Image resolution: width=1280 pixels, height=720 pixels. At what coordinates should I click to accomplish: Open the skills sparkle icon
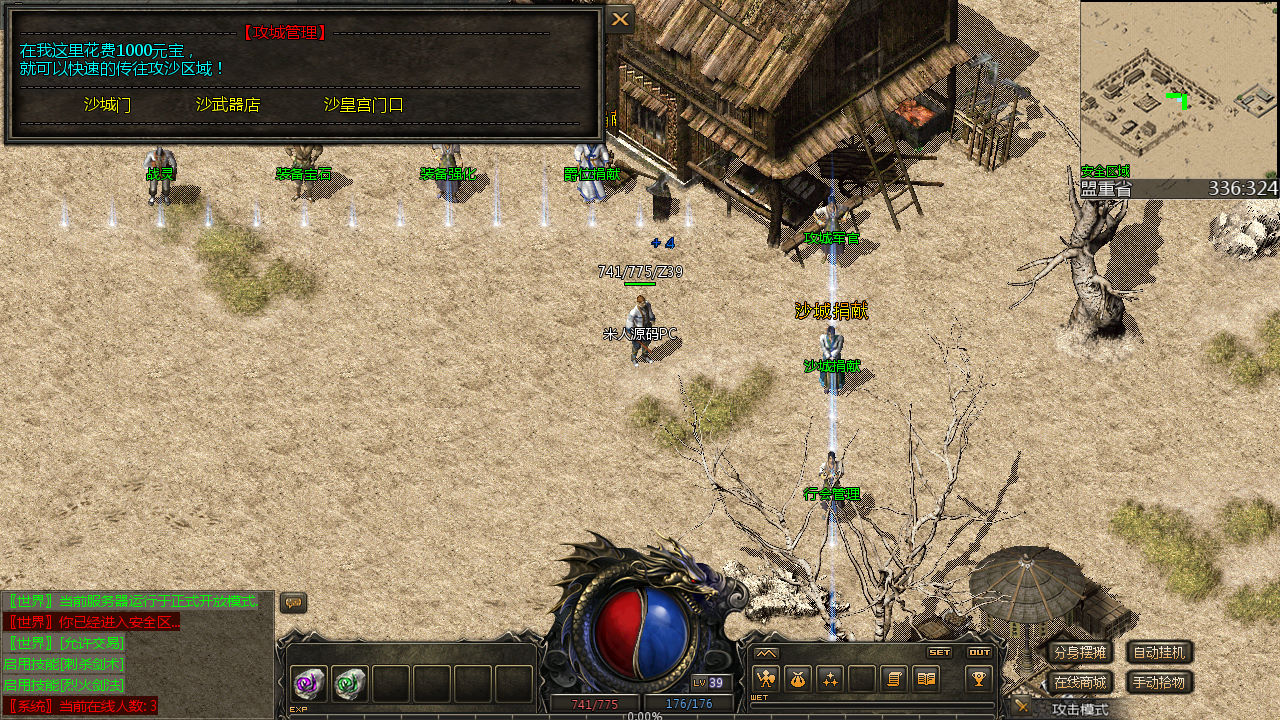pos(830,679)
